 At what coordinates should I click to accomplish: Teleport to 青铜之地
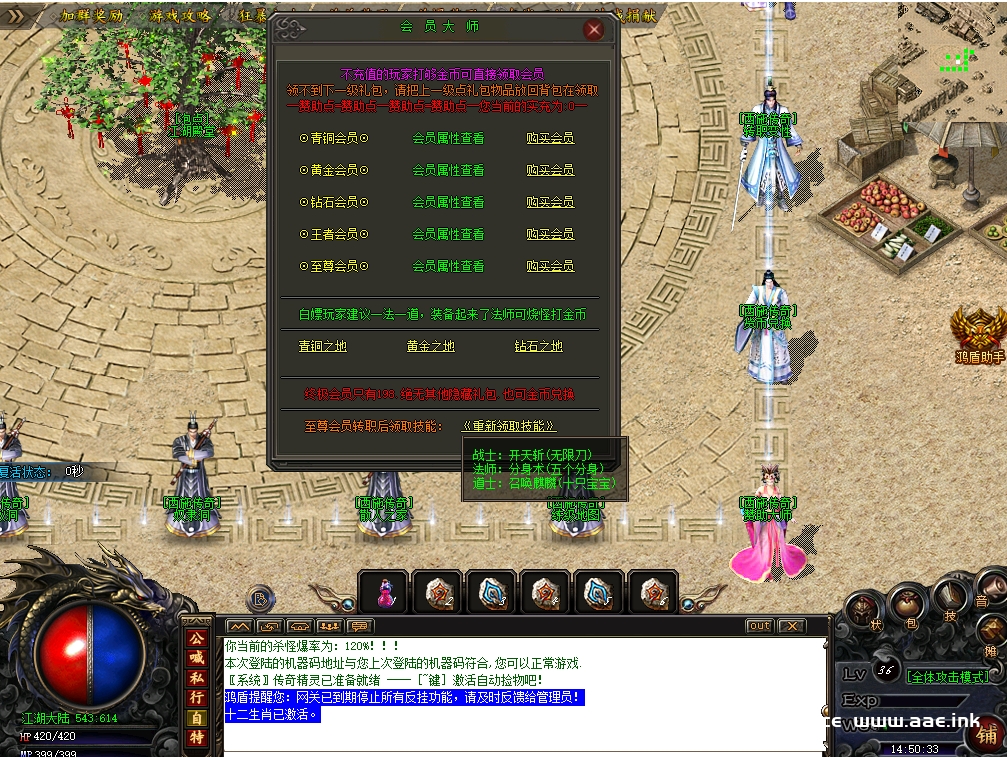(322, 346)
